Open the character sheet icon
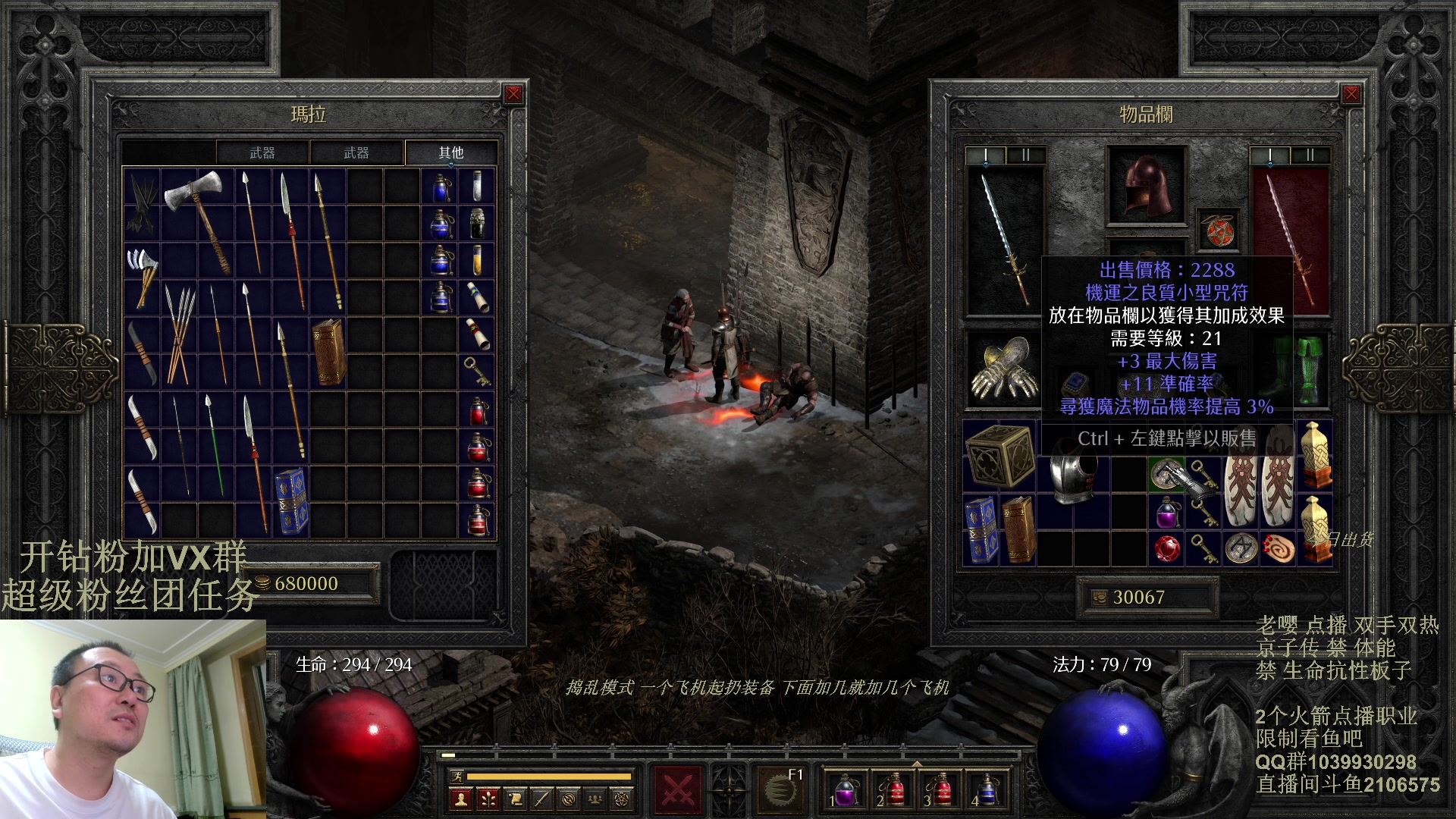The image size is (1456, 819). tap(460, 798)
